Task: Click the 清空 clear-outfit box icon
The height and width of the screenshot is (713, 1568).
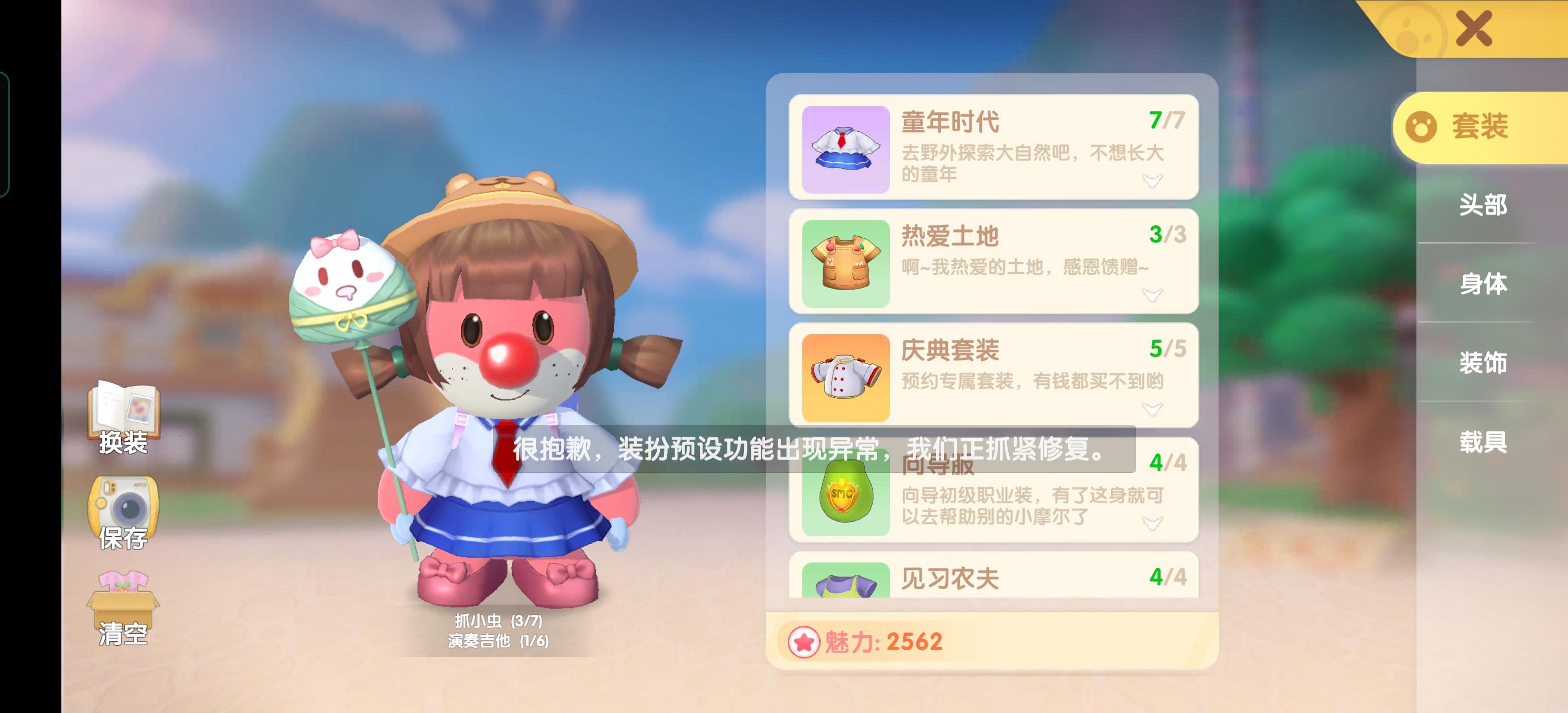Action: (x=124, y=600)
